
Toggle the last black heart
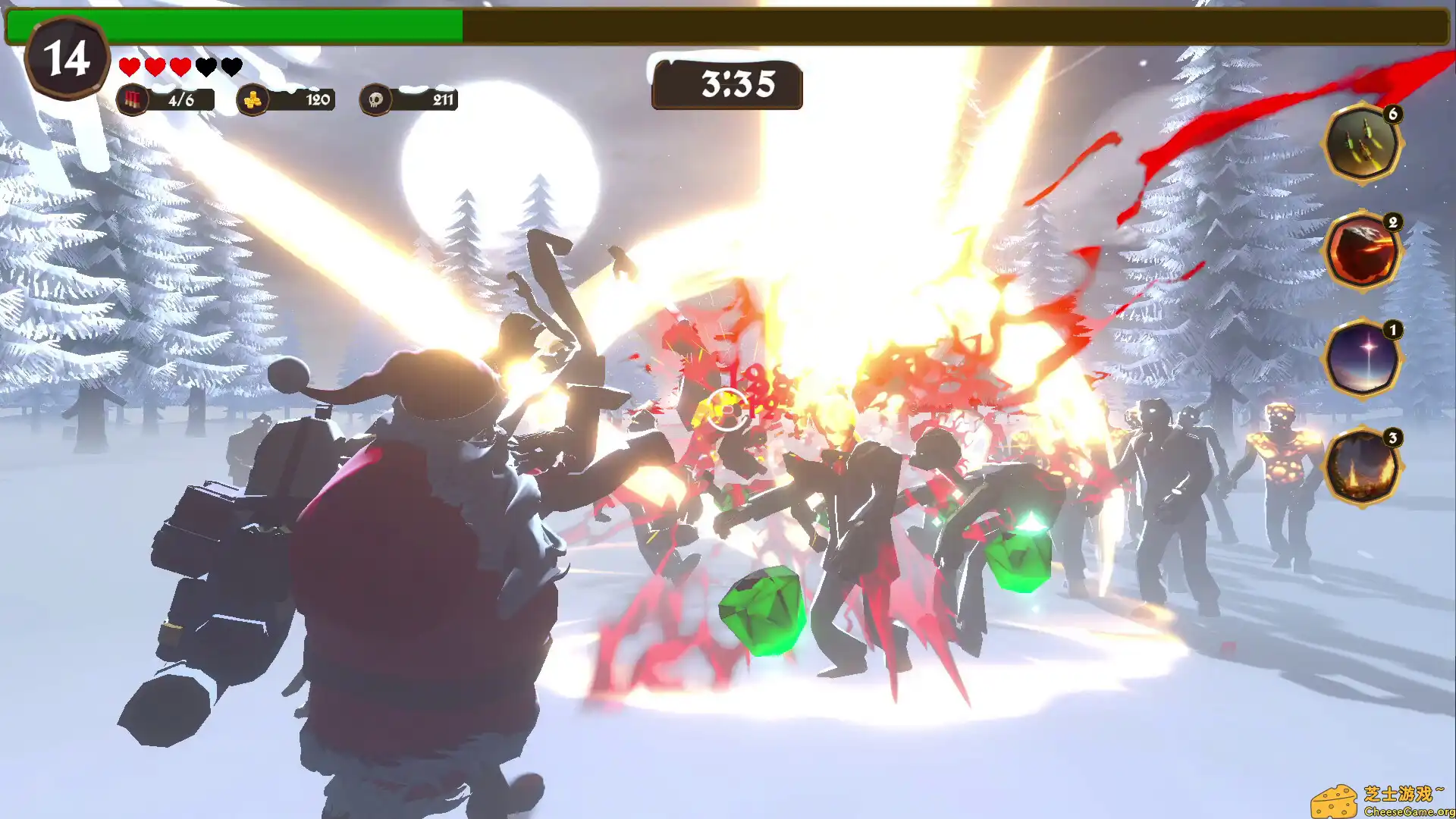tap(231, 67)
